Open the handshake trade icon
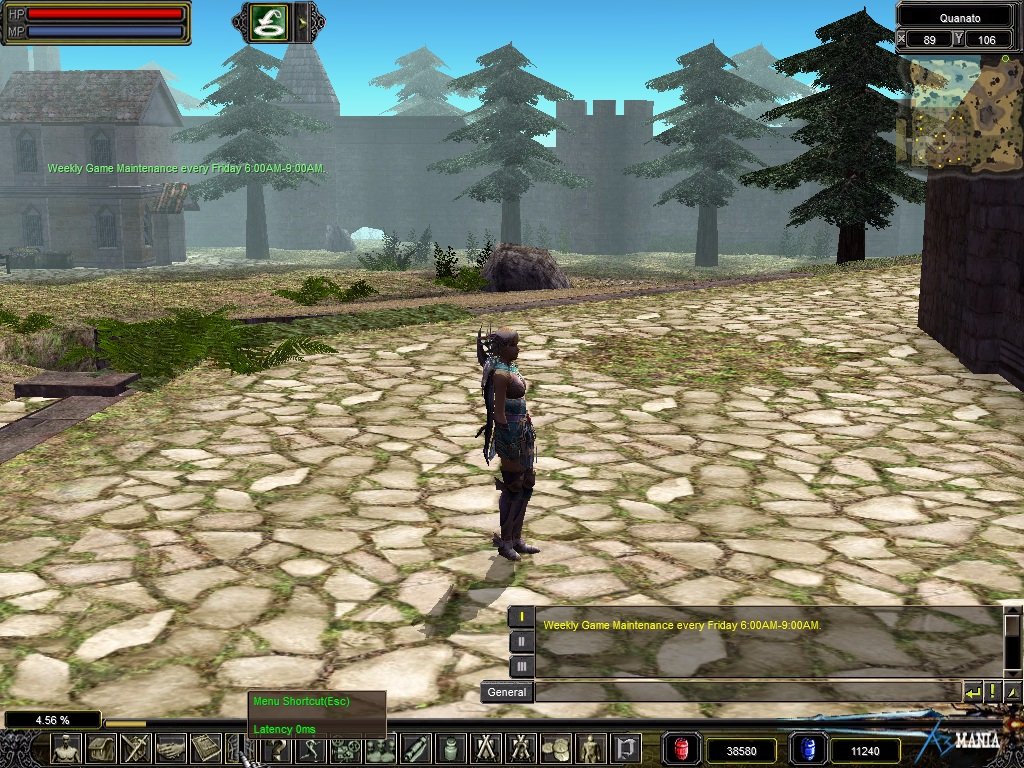Image resolution: width=1024 pixels, height=768 pixels. point(171,748)
